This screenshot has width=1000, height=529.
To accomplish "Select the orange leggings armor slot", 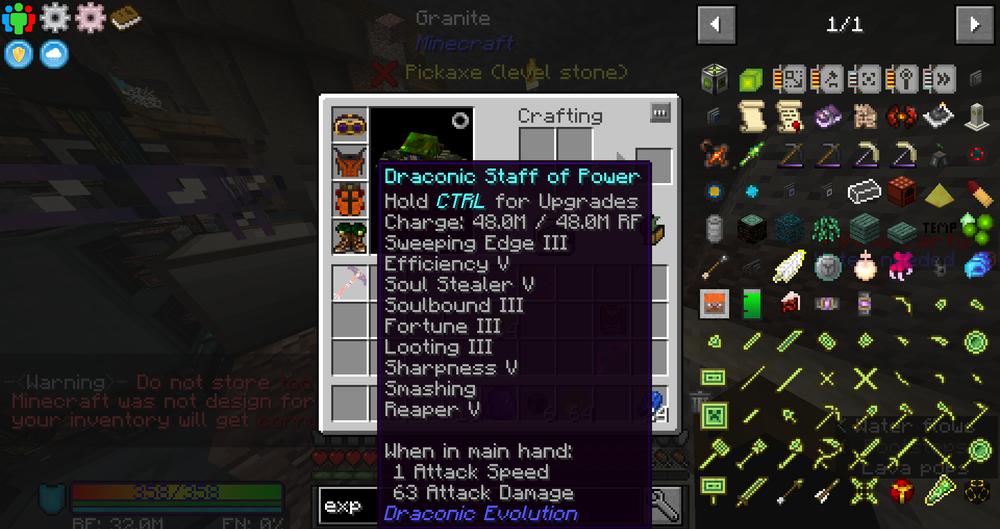I will pos(350,200).
